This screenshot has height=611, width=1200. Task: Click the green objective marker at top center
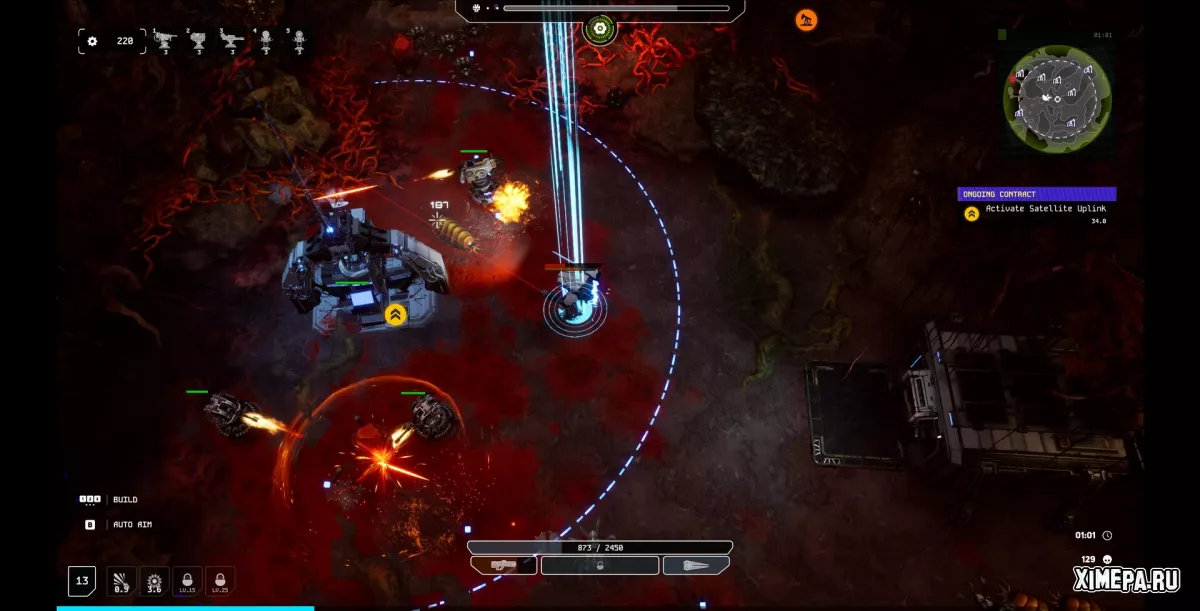point(599,30)
